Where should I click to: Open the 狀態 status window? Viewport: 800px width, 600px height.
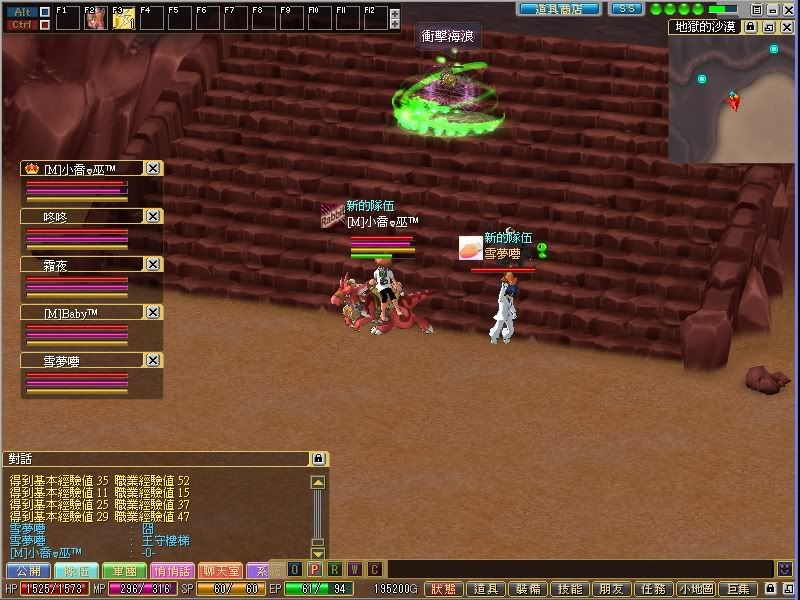445,590
